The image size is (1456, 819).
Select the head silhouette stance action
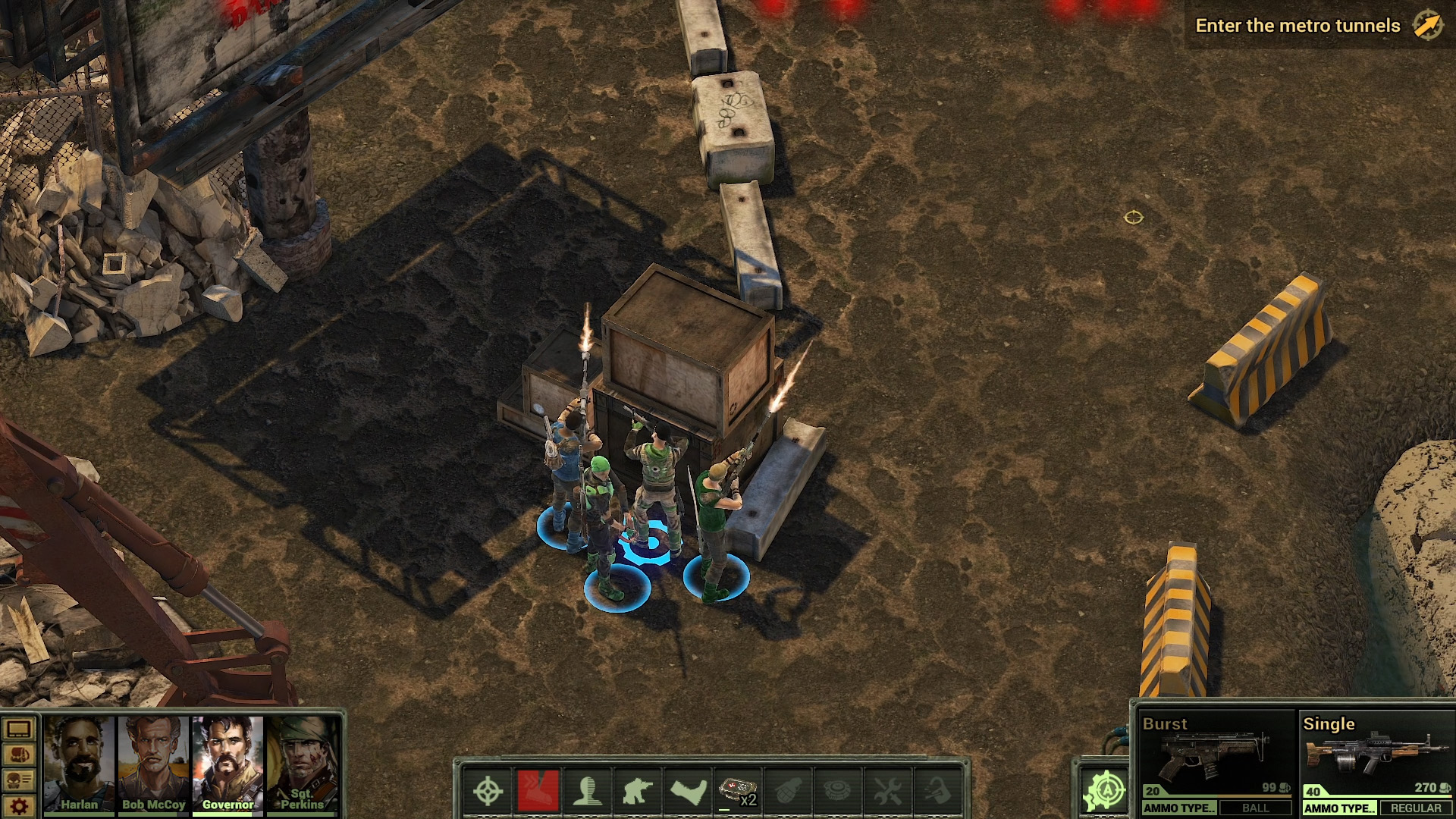pos(588,792)
